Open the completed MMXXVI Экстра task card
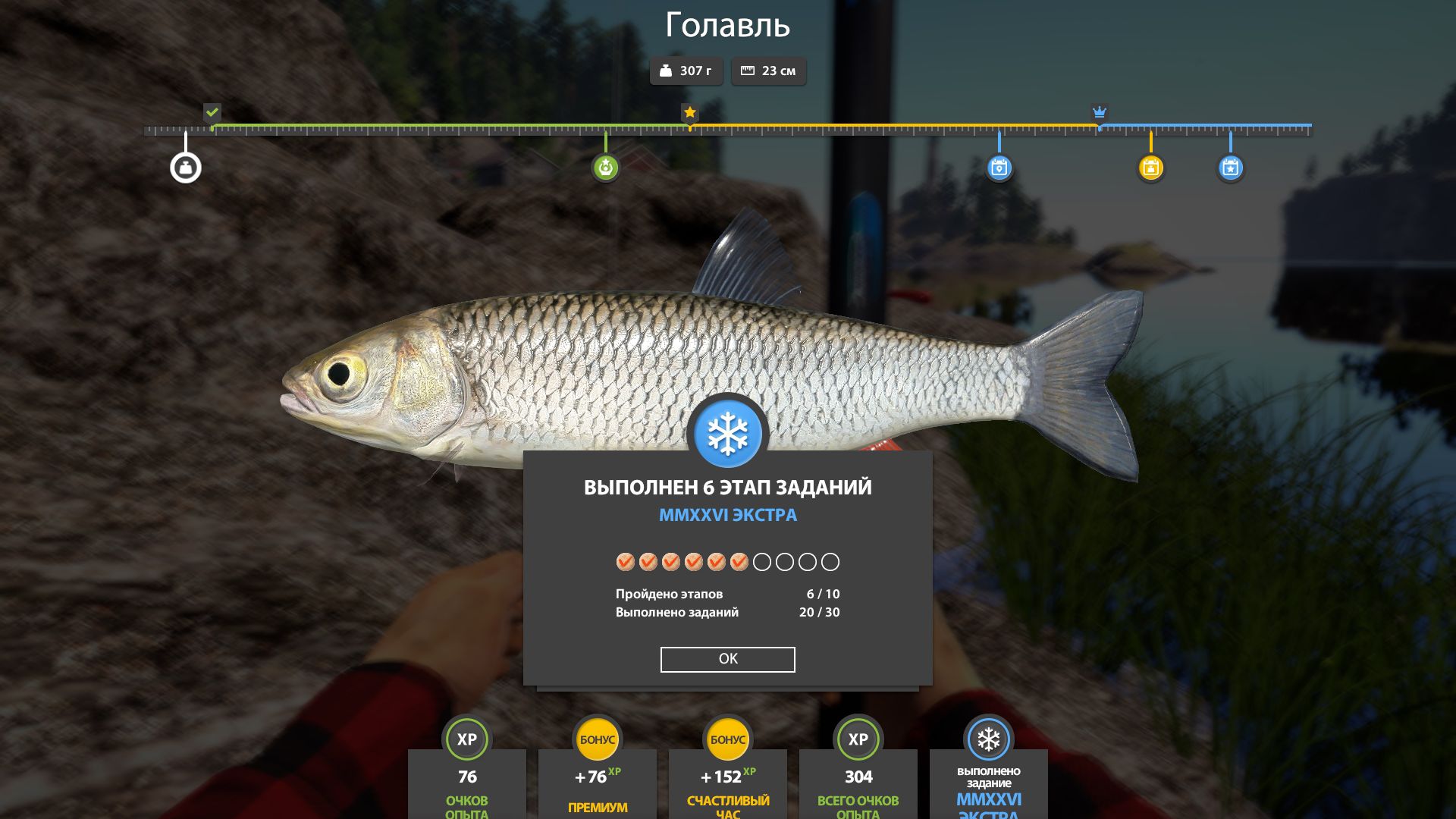This screenshot has height=819, width=1456. (988, 783)
